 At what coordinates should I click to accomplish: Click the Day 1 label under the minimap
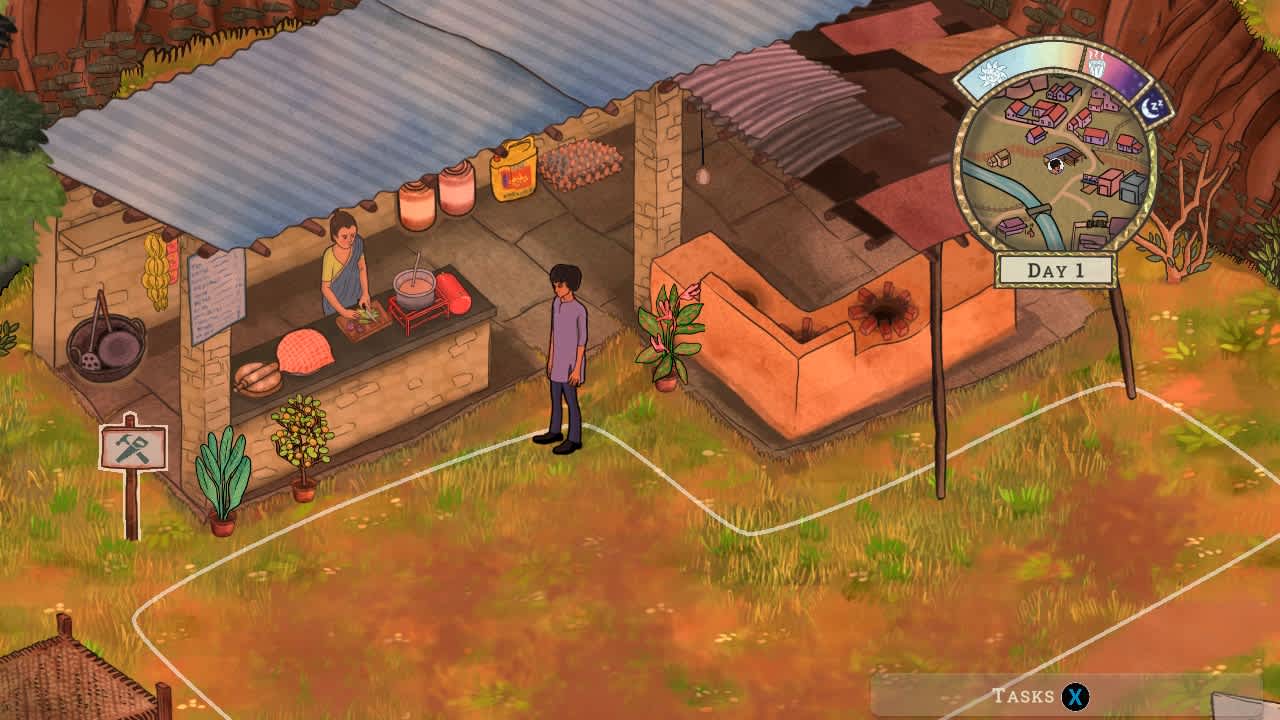(1058, 266)
